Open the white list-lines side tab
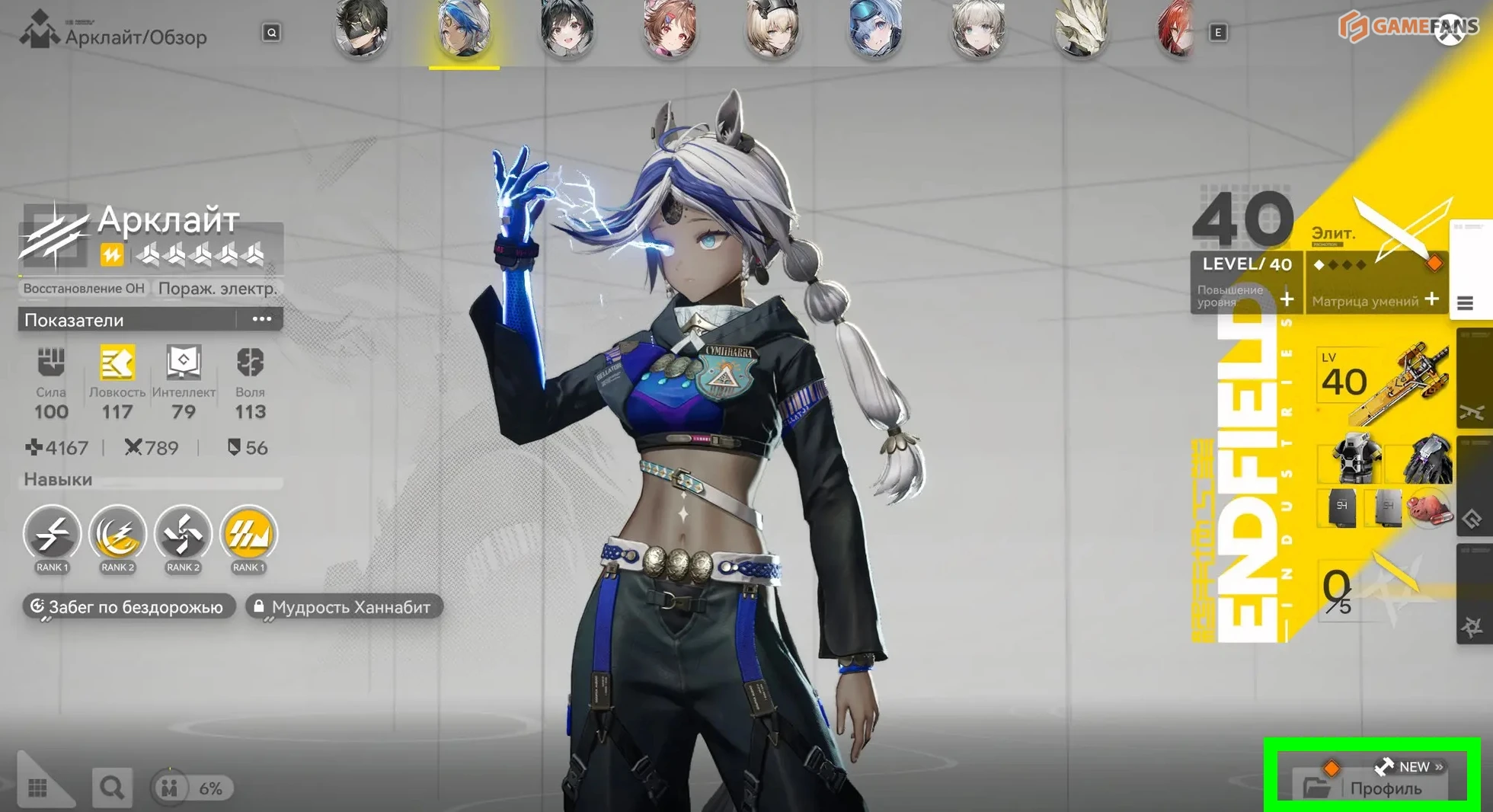 (1465, 303)
